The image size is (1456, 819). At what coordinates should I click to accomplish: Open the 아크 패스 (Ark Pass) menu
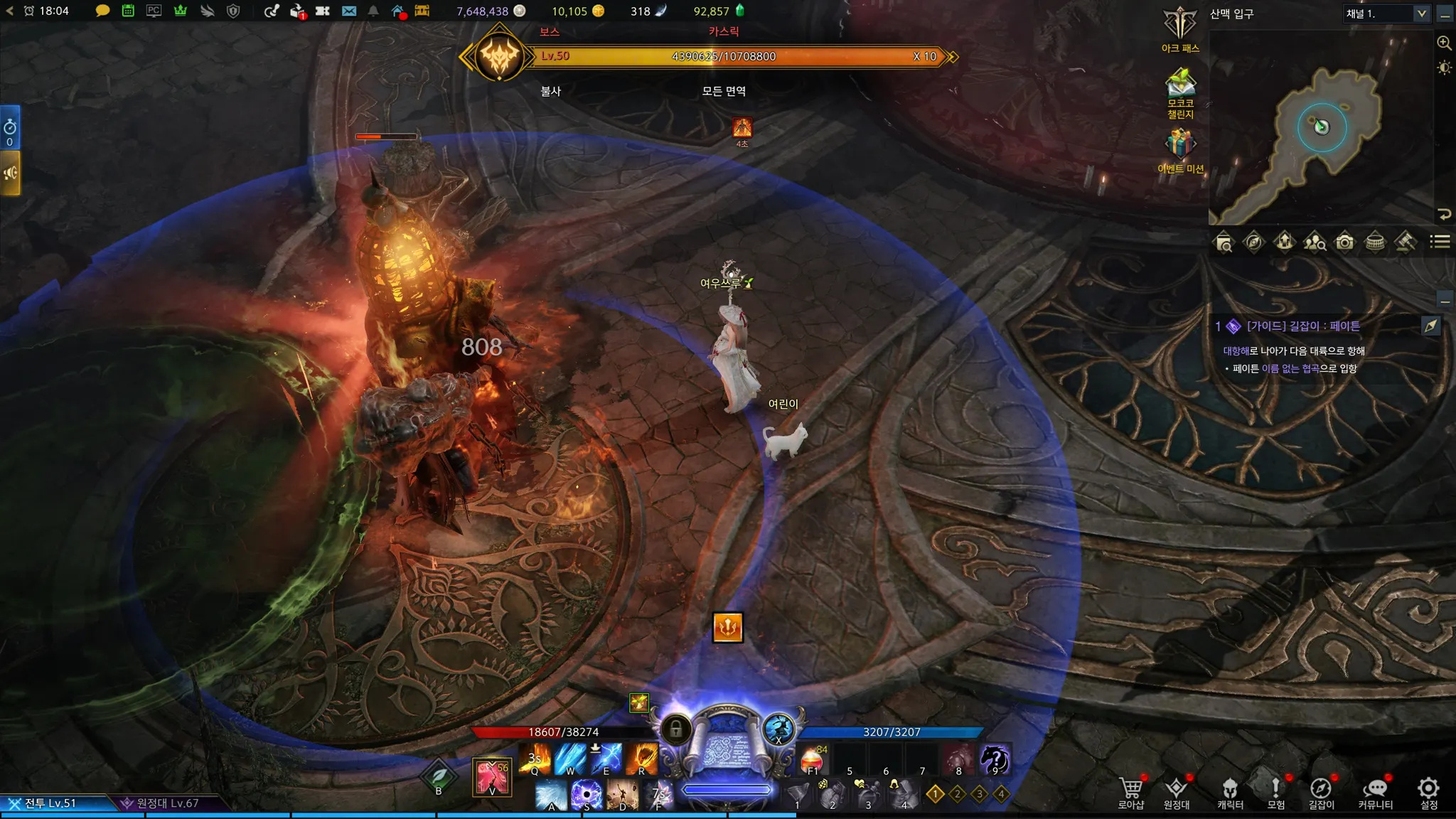[1180, 27]
